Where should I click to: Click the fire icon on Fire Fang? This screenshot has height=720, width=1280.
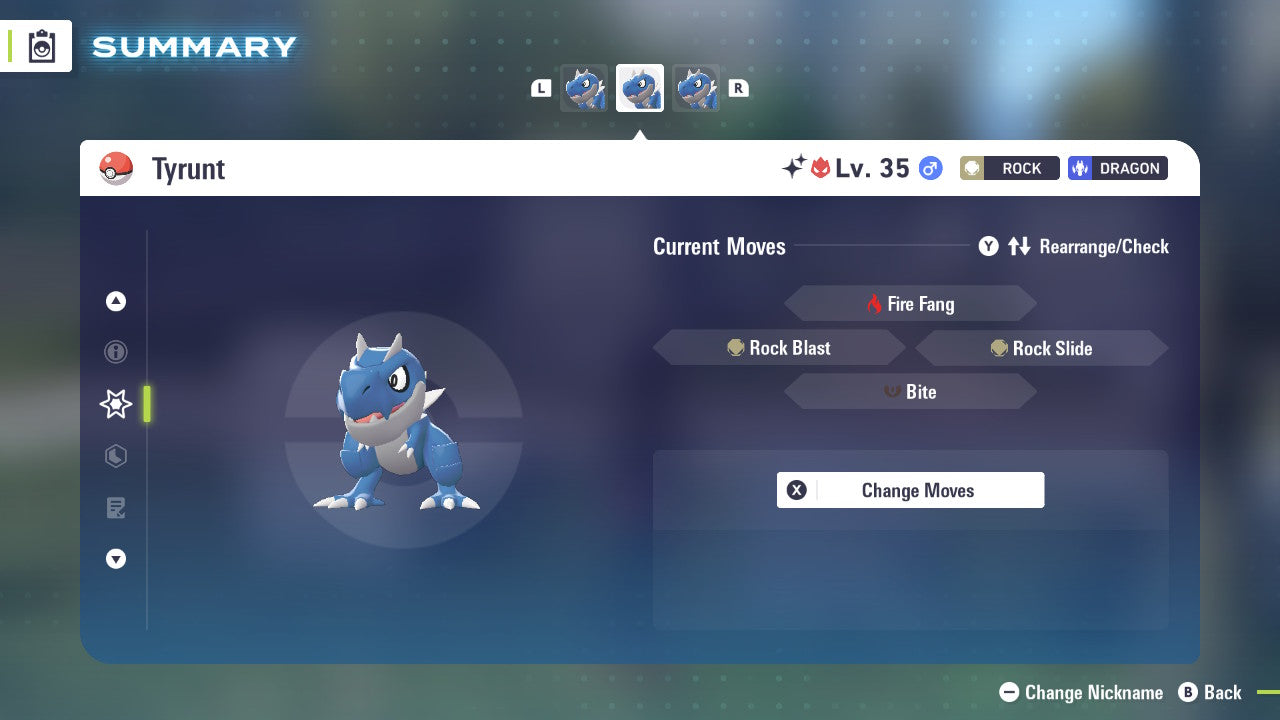pos(874,303)
